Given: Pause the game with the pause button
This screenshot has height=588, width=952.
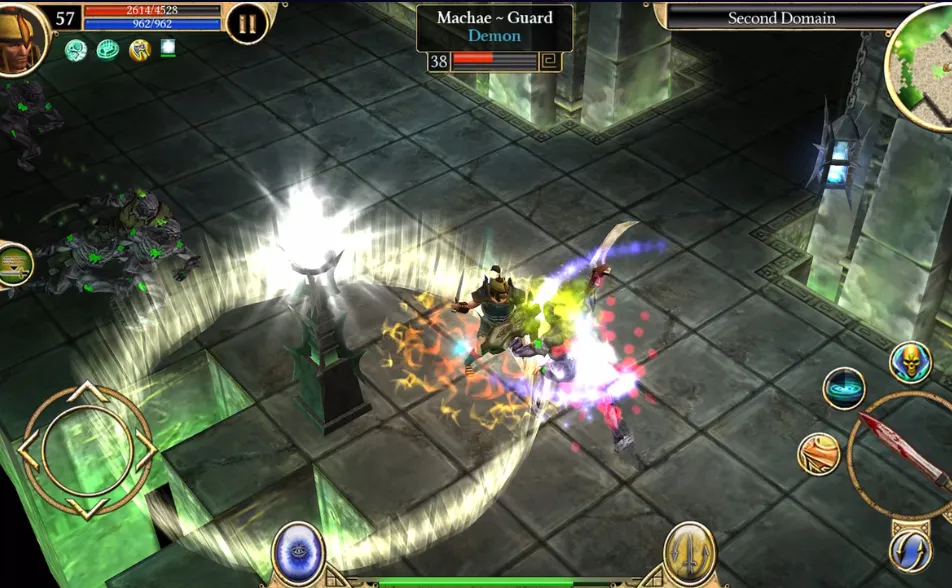Looking at the screenshot, I should click(246, 23).
